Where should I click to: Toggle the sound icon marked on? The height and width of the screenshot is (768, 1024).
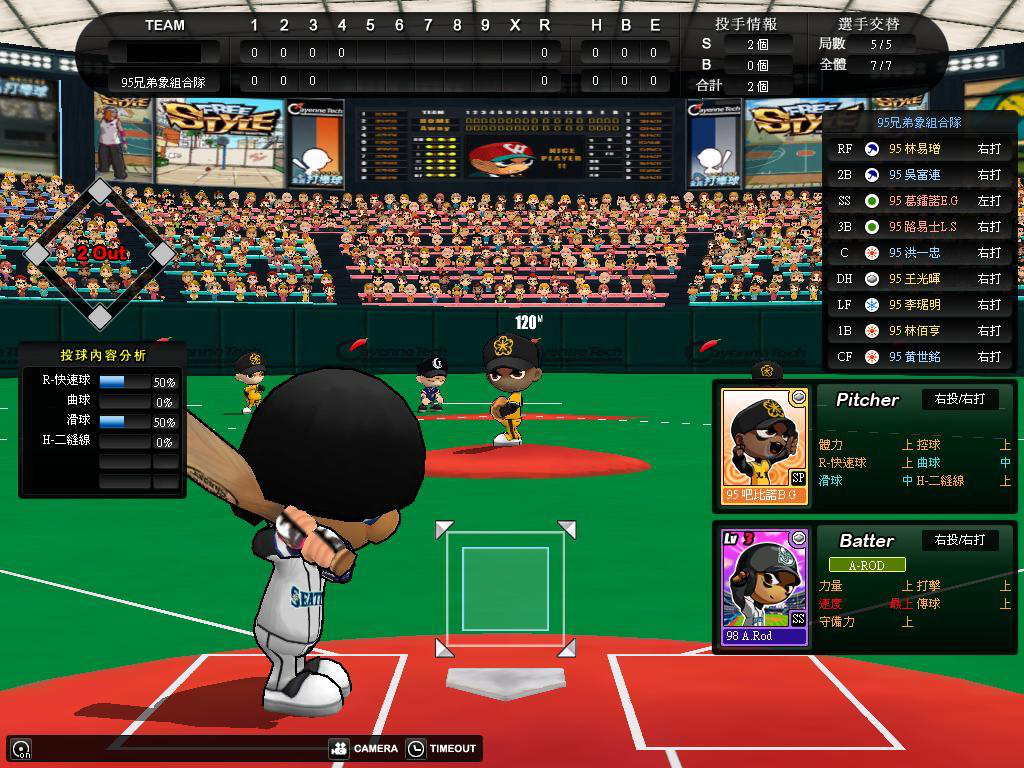coord(21,749)
